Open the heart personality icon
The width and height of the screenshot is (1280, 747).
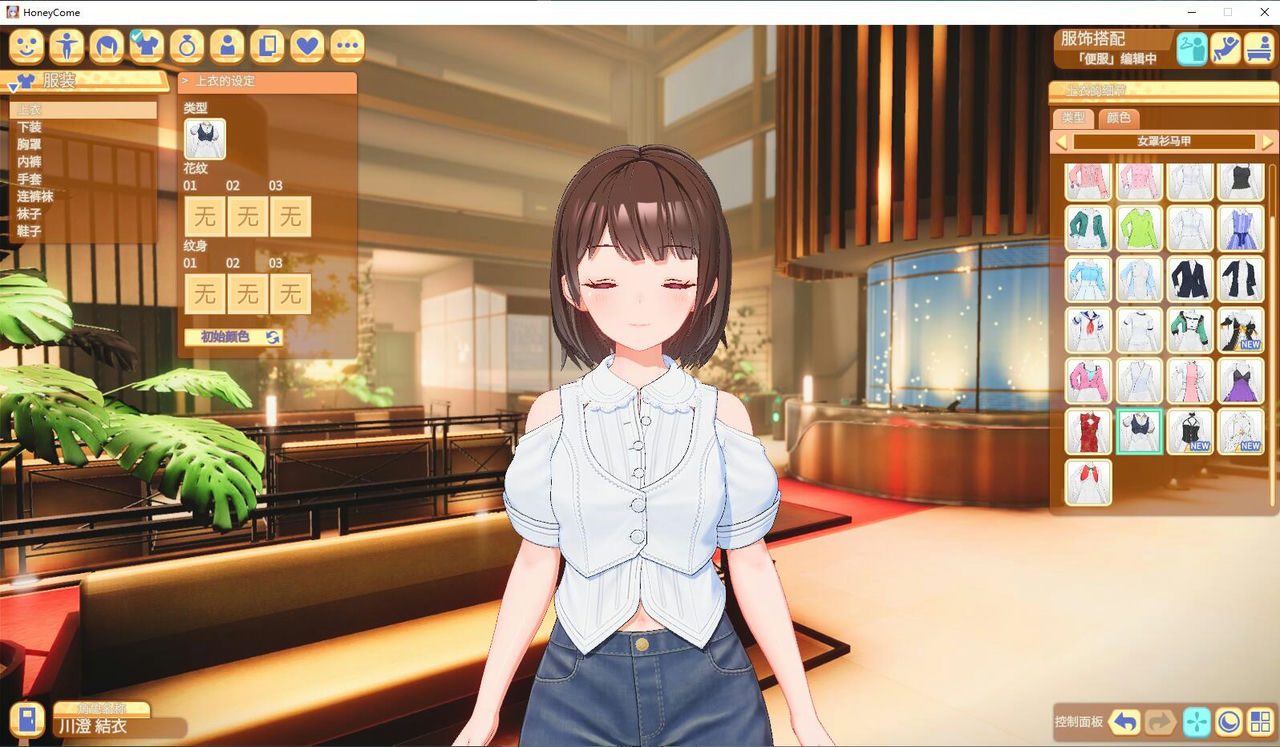click(306, 46)
